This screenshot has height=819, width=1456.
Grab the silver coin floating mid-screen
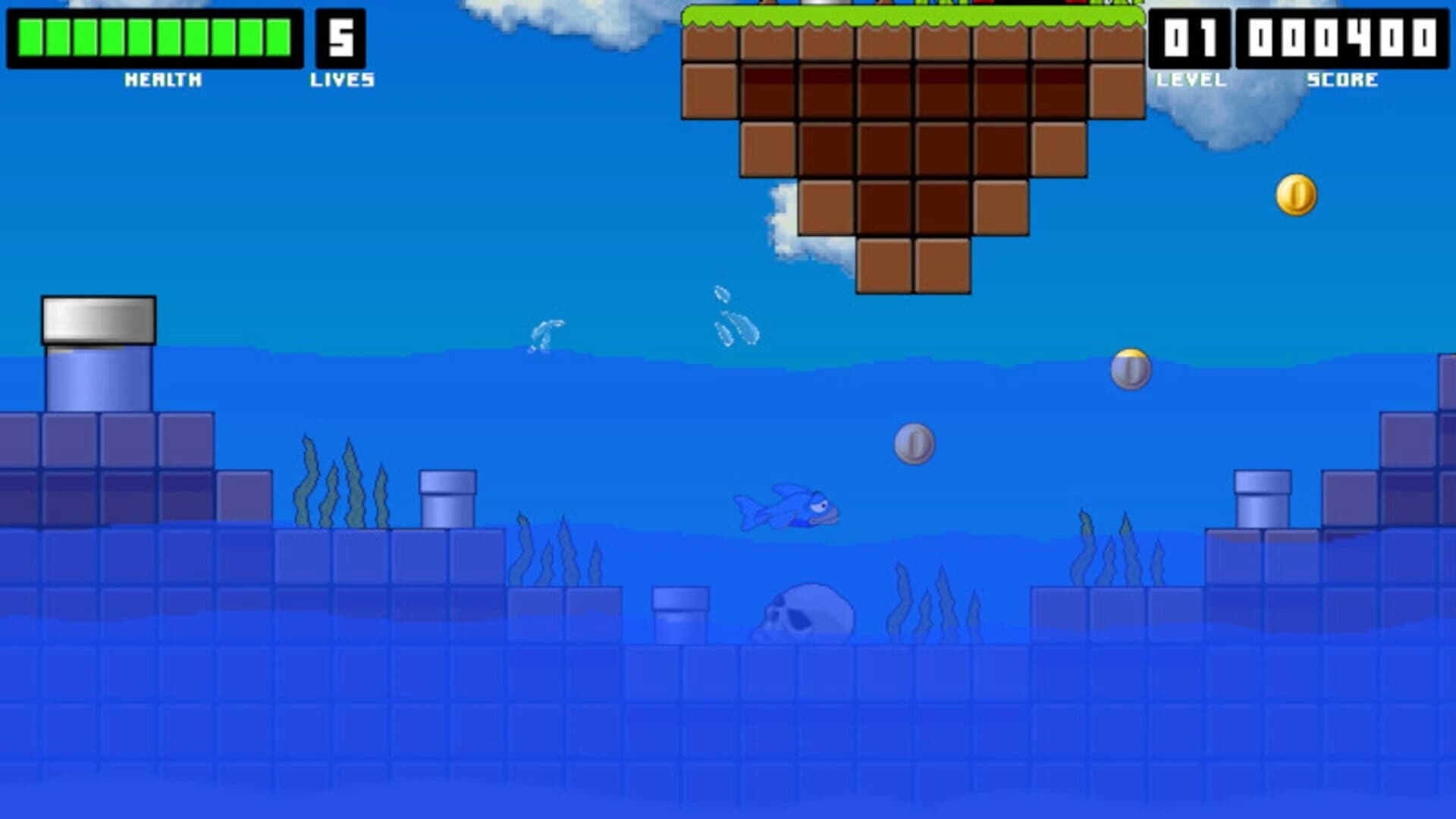[x=914, y=445]
